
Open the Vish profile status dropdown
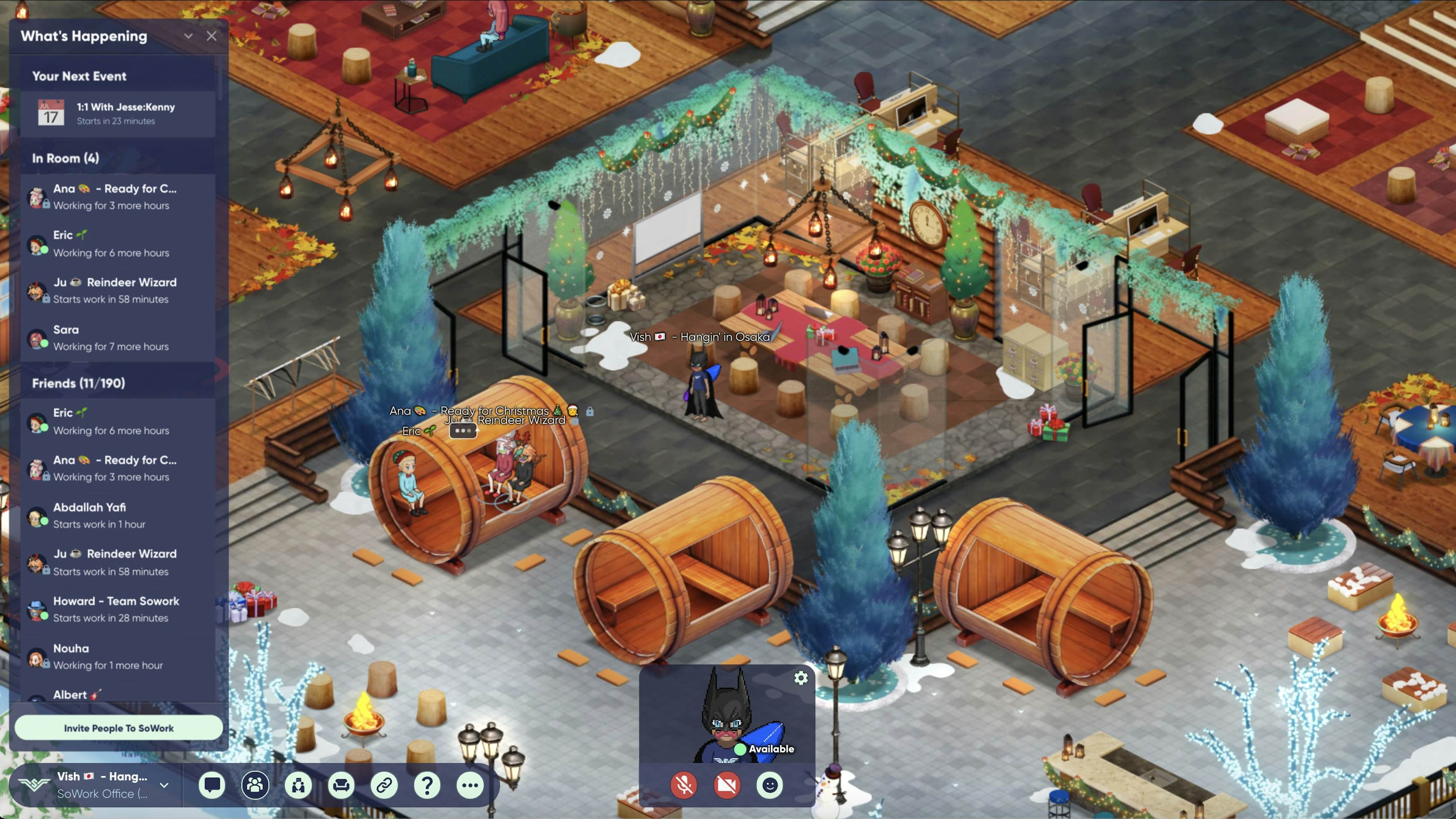pos(164,785)
